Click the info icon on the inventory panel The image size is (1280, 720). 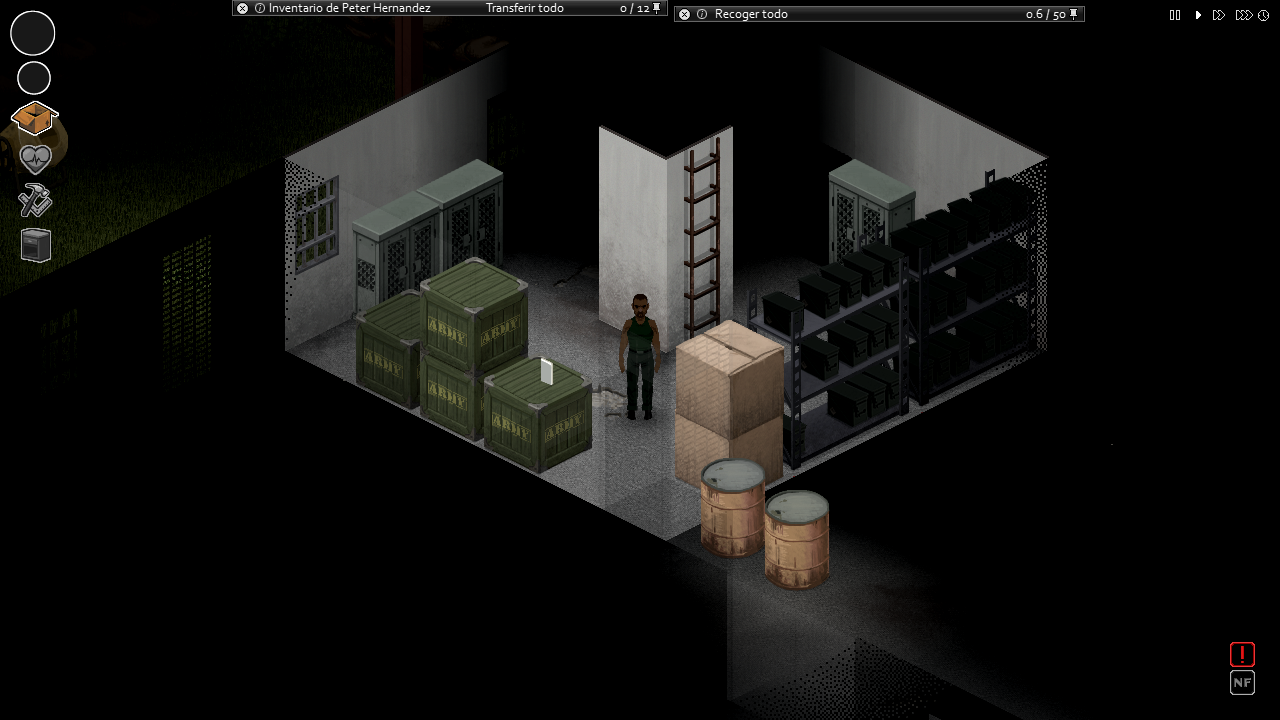tap(258, 8)
